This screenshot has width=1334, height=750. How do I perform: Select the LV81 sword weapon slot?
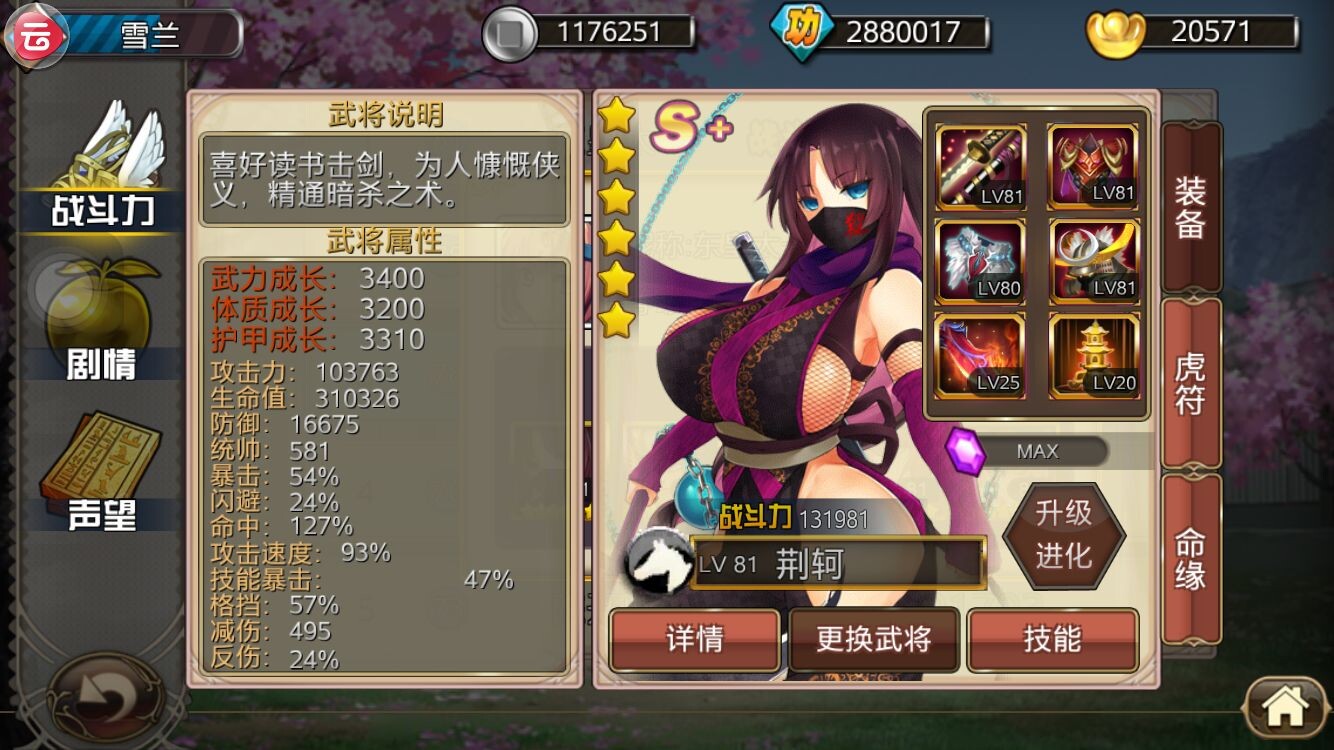981,167
